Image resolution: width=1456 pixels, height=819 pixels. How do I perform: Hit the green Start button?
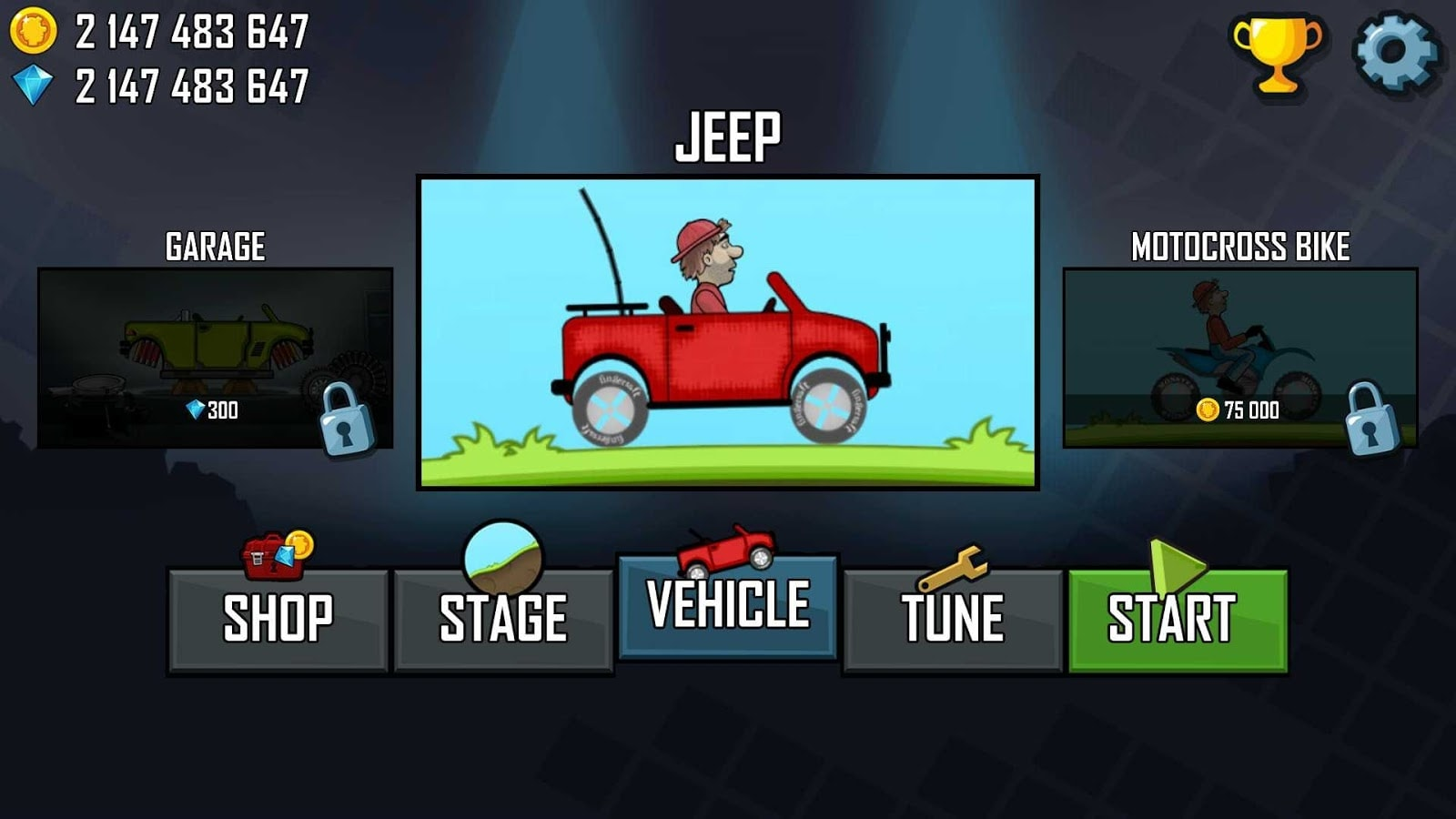pos(1178,619)
